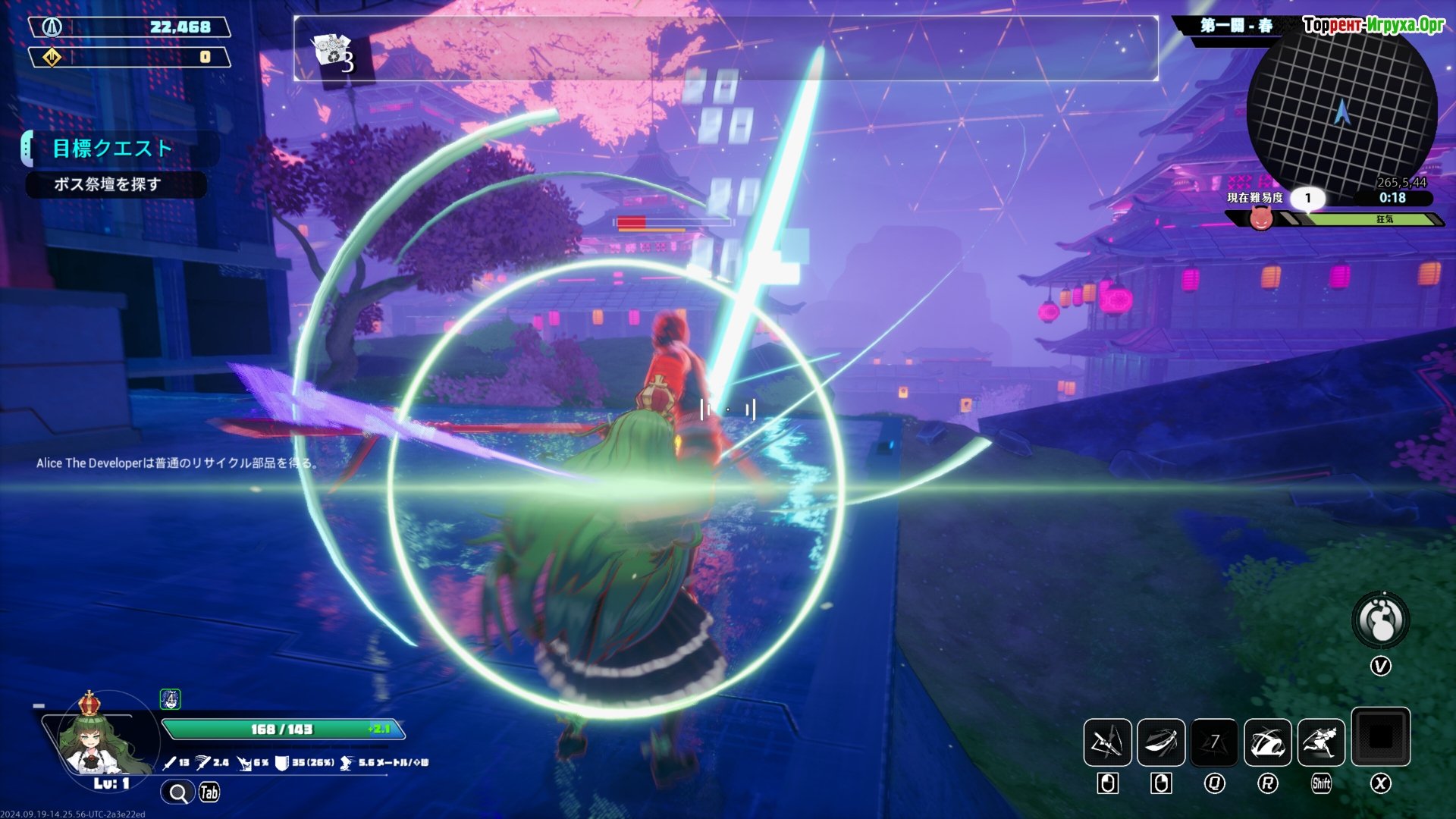Use the curved sword slash skill
The image size is (1456, 819).
pyautogui.click(x=1160, y=742)
